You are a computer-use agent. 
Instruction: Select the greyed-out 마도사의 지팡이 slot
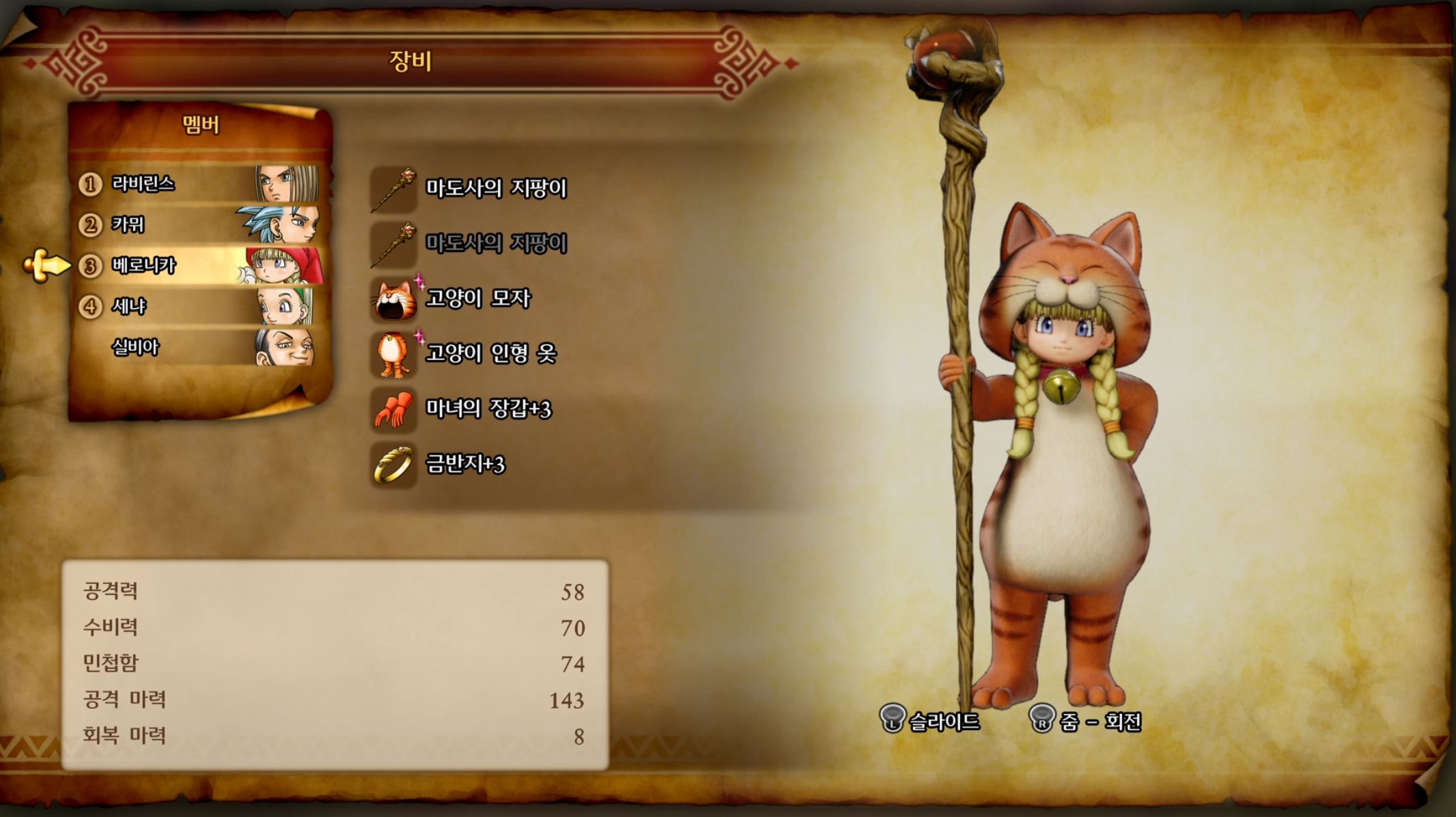point(495,243)
